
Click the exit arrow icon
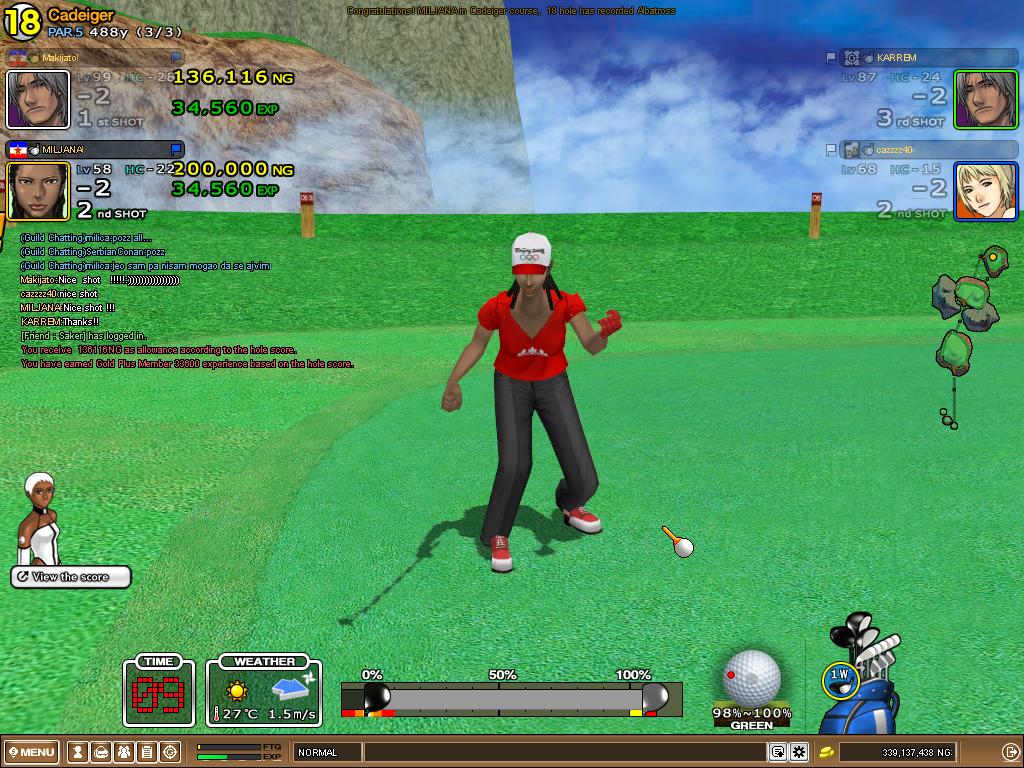[1009, 752]
